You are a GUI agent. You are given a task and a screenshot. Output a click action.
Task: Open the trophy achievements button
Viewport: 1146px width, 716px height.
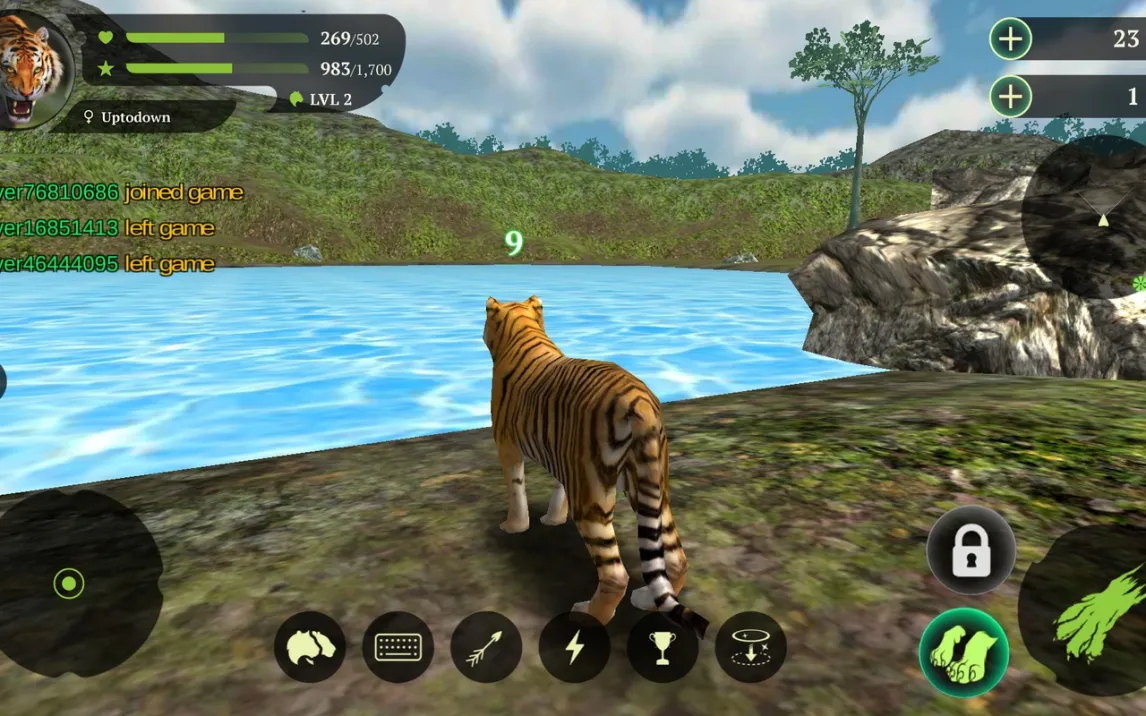pos(662,647)
